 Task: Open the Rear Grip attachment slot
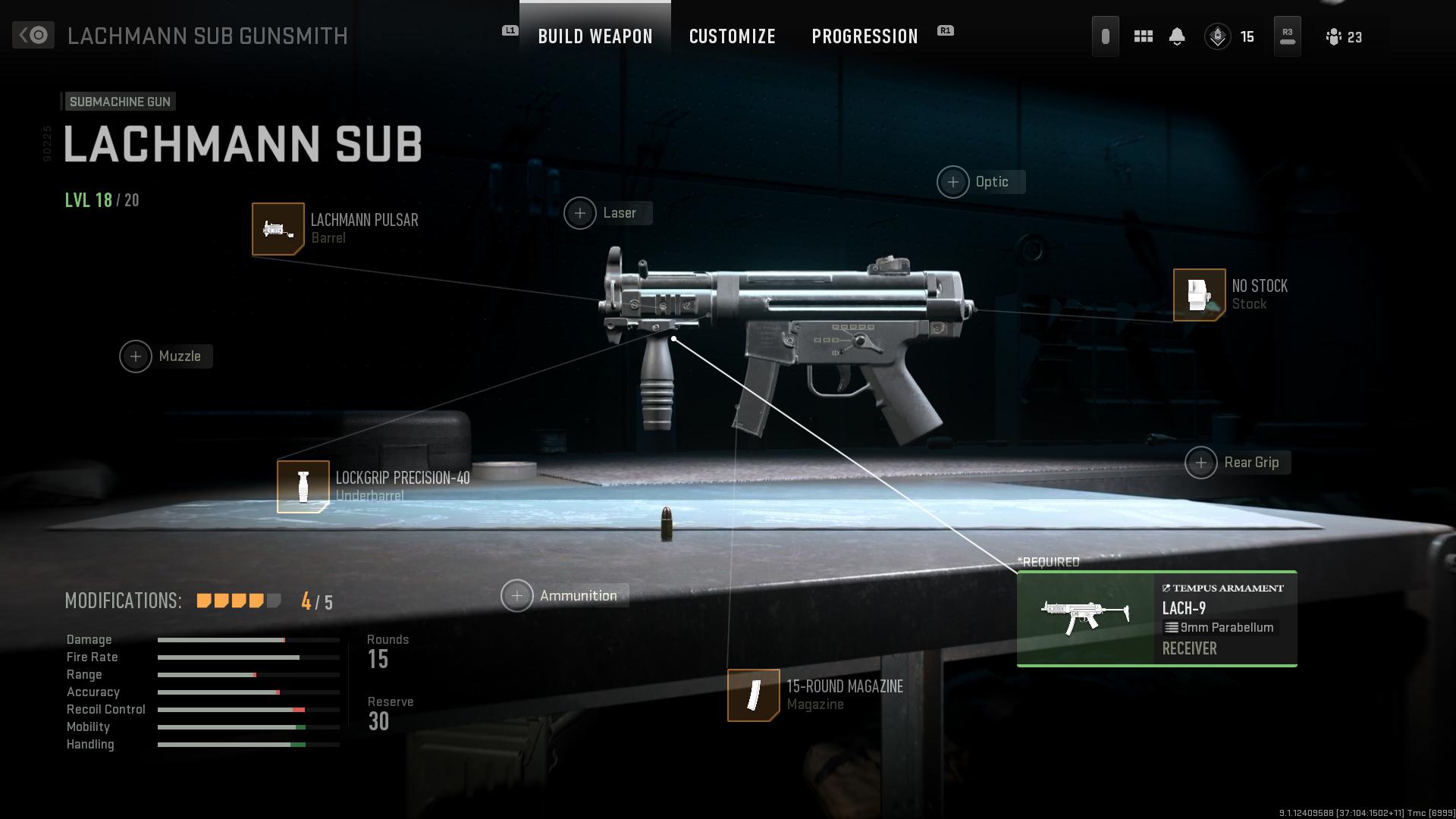pyautogui.click(x=1200, y=462)
